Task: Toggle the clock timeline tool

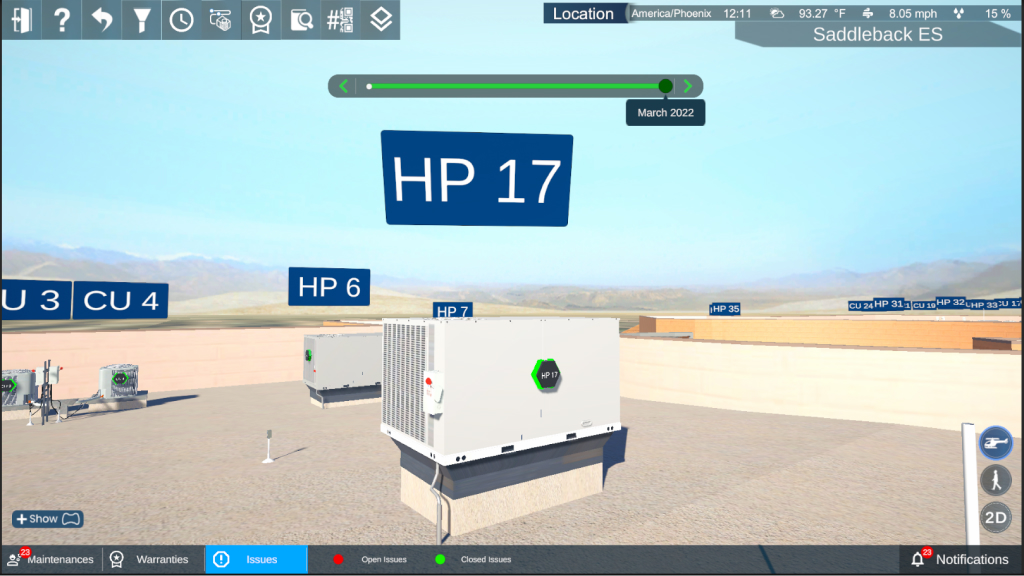Action: (181, 20)
